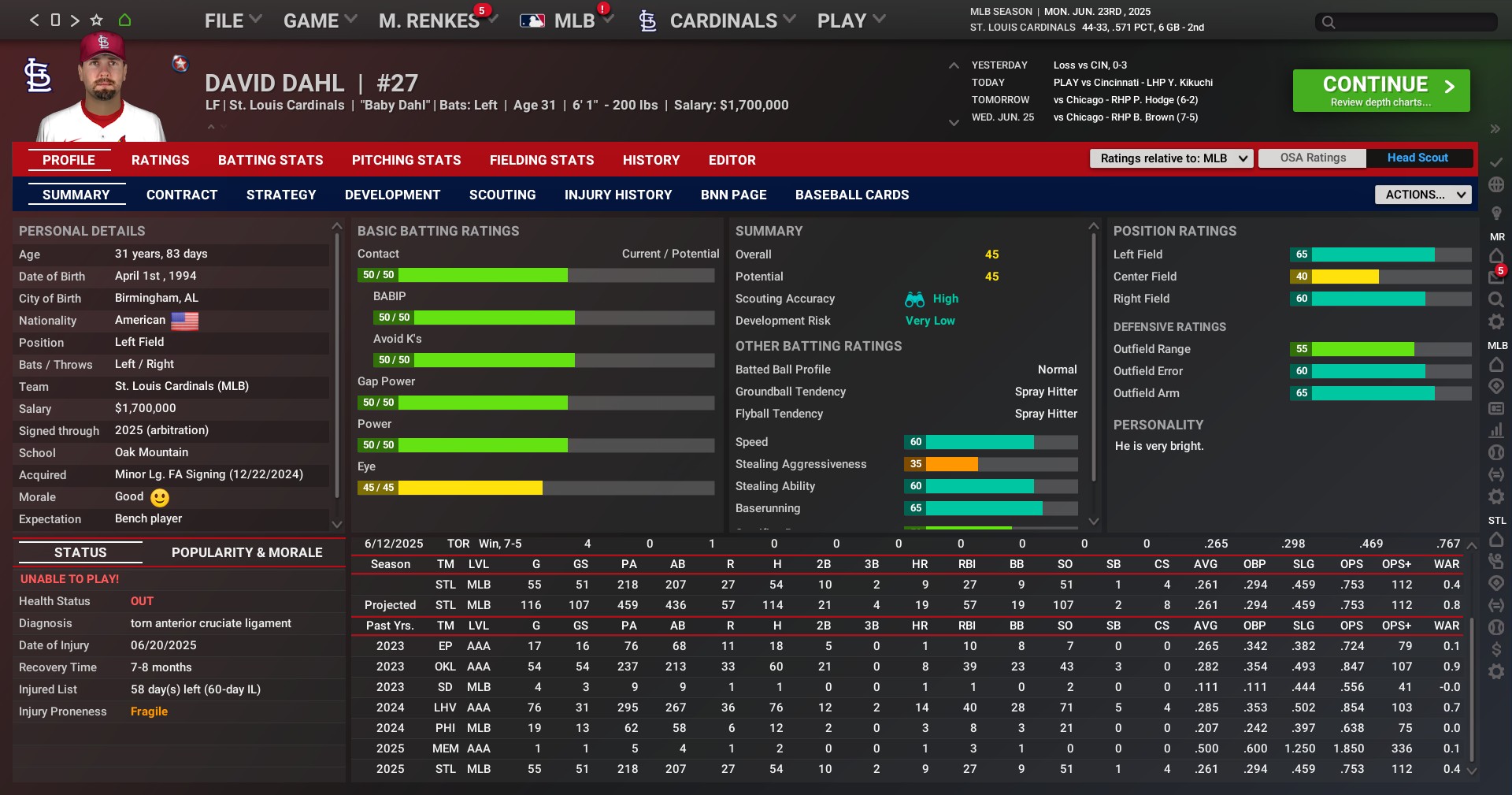Open the FIELDING STATS tab

coord(542,160)
